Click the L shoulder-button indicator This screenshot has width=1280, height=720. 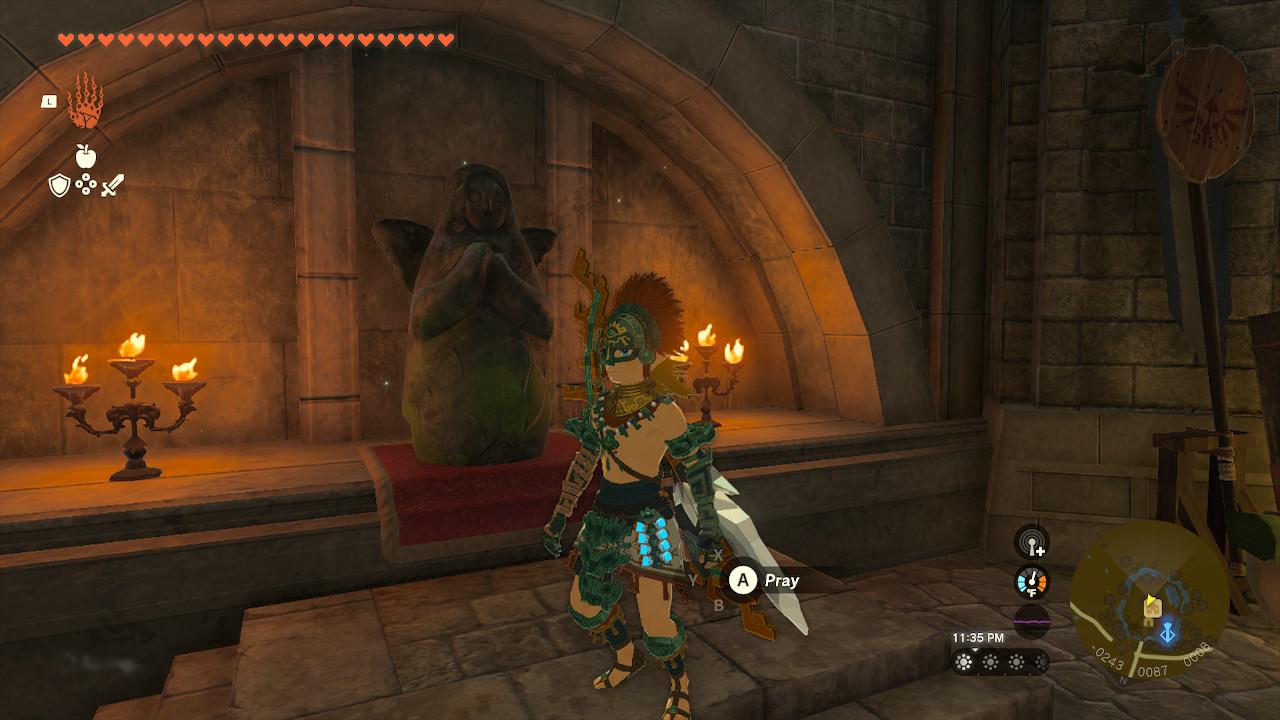[49, 100]
